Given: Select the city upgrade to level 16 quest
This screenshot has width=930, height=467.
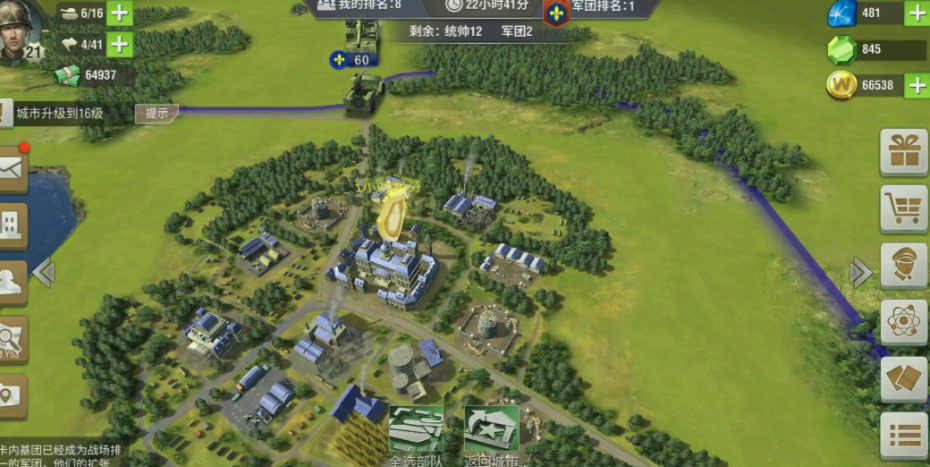Looking at the screenshot, I should coord(60,113).
